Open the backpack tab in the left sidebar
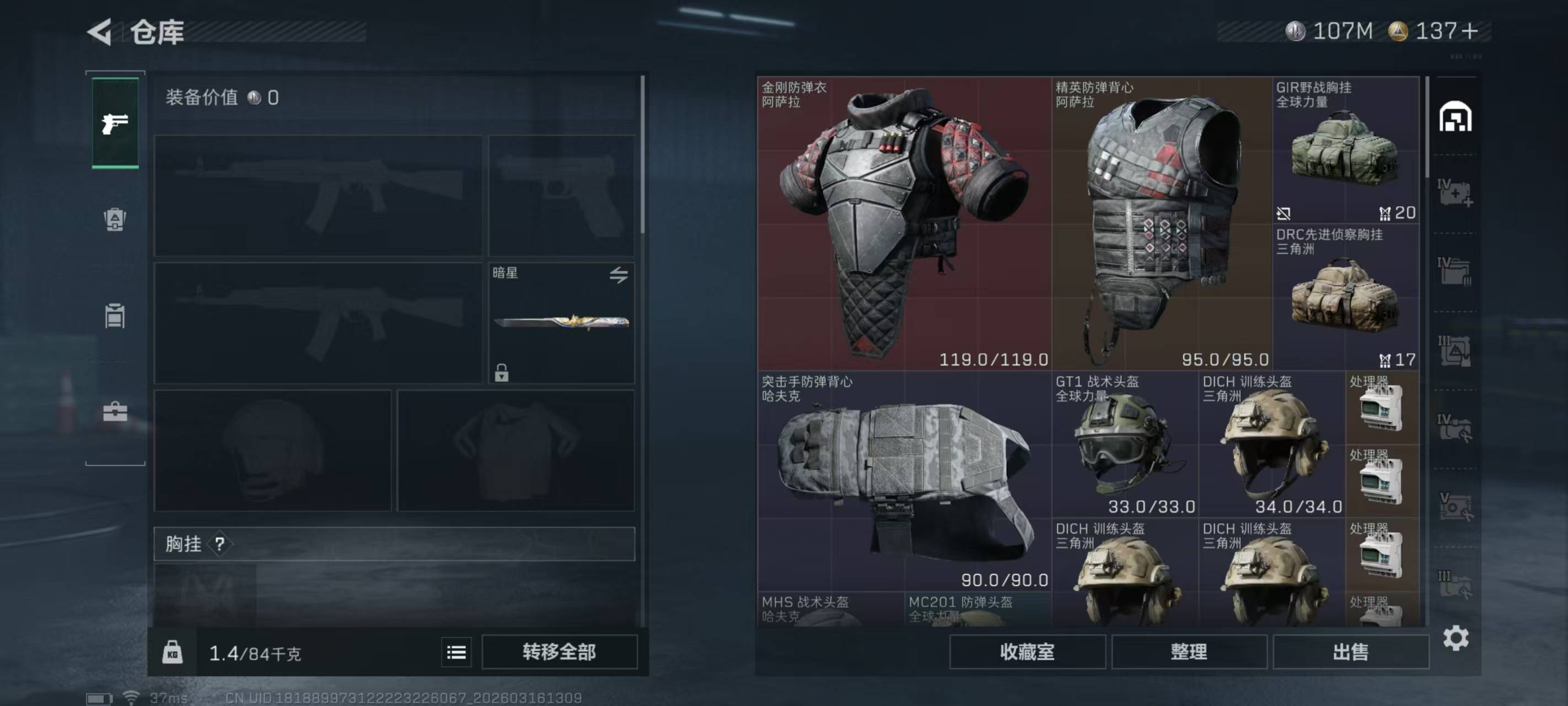This screenshot has height=706, width=1568. coord(115,220)
